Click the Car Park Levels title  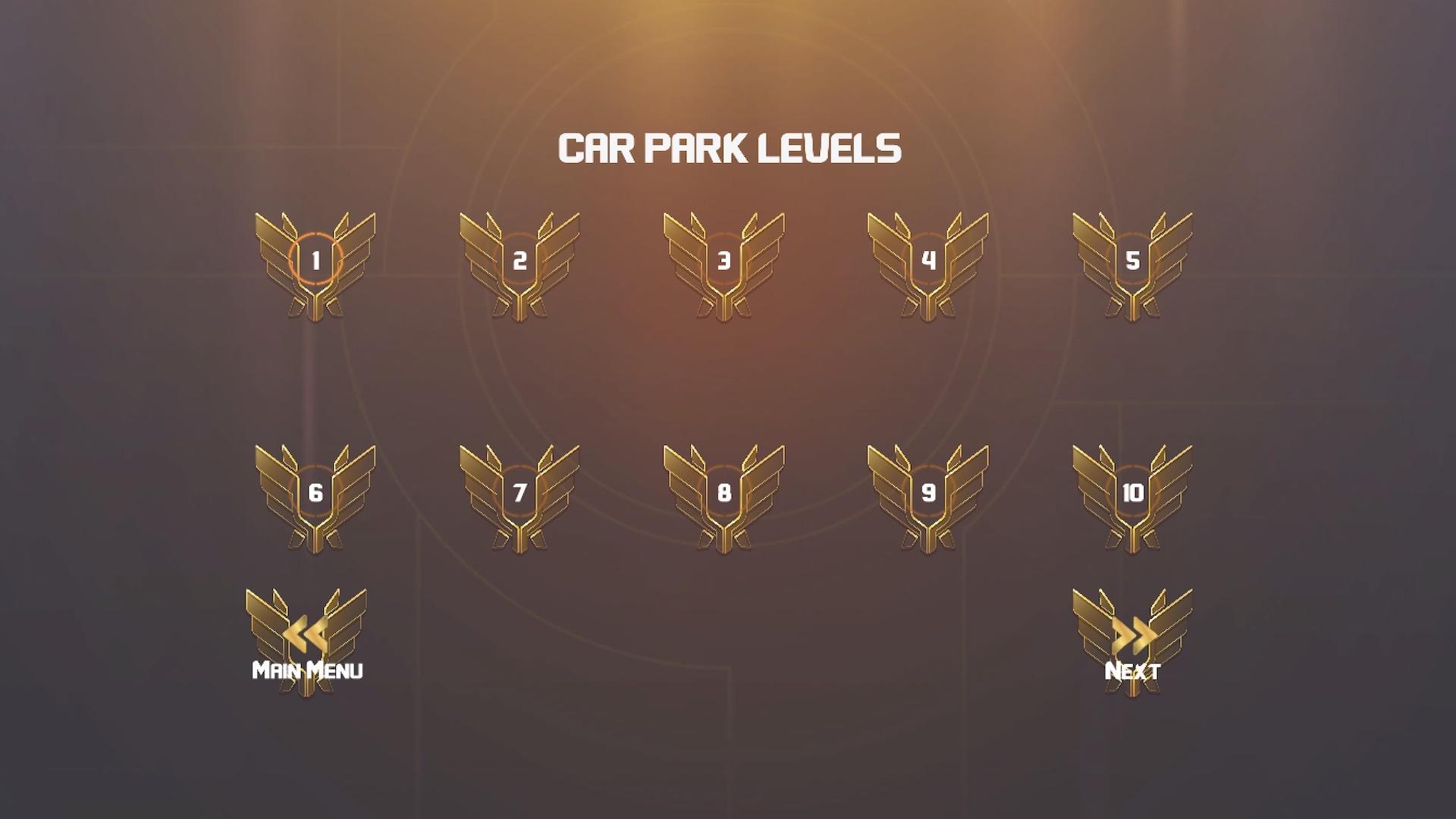pos(728,149)
